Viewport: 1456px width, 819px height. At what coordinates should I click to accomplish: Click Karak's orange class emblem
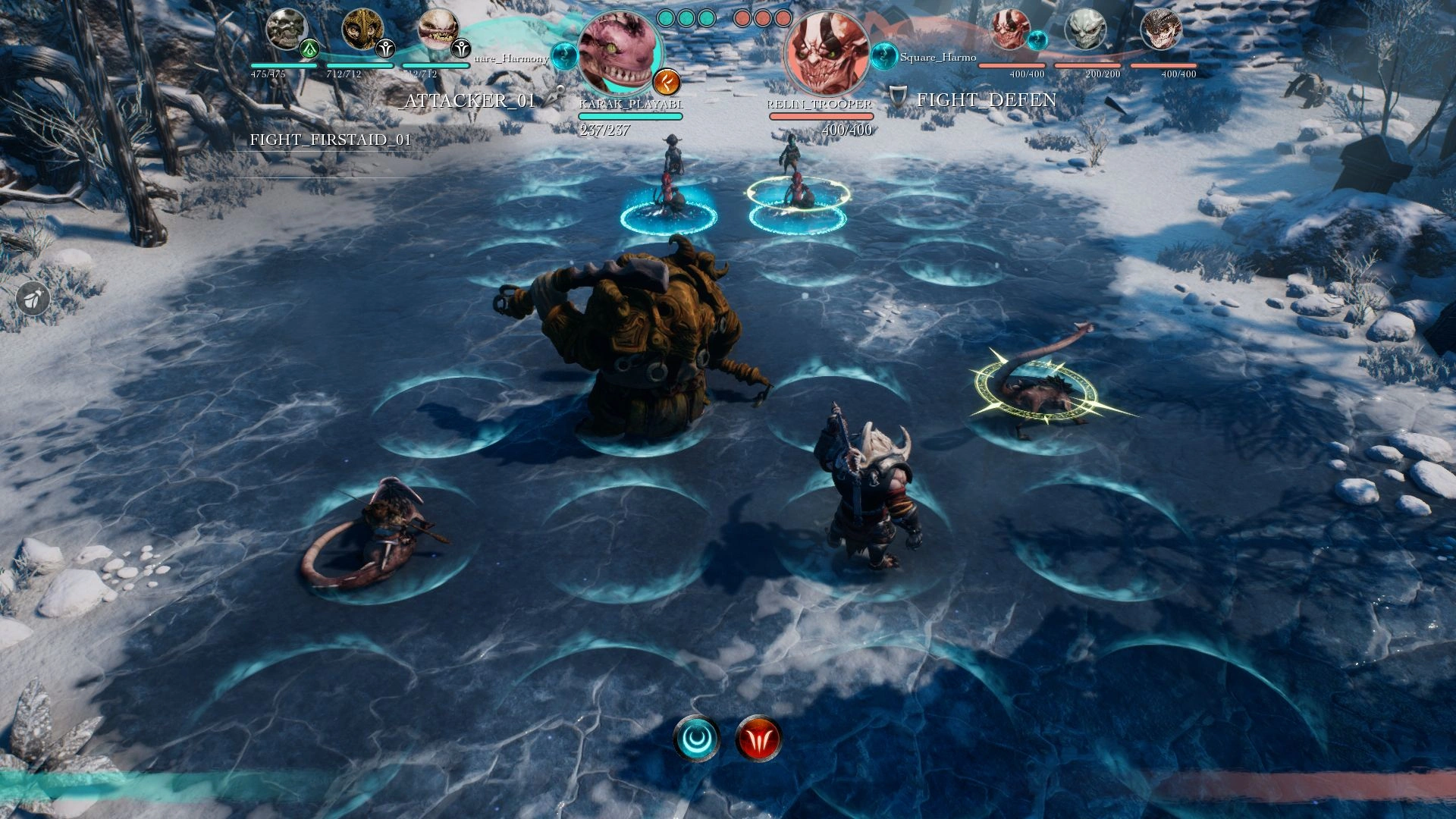(667, 81)
